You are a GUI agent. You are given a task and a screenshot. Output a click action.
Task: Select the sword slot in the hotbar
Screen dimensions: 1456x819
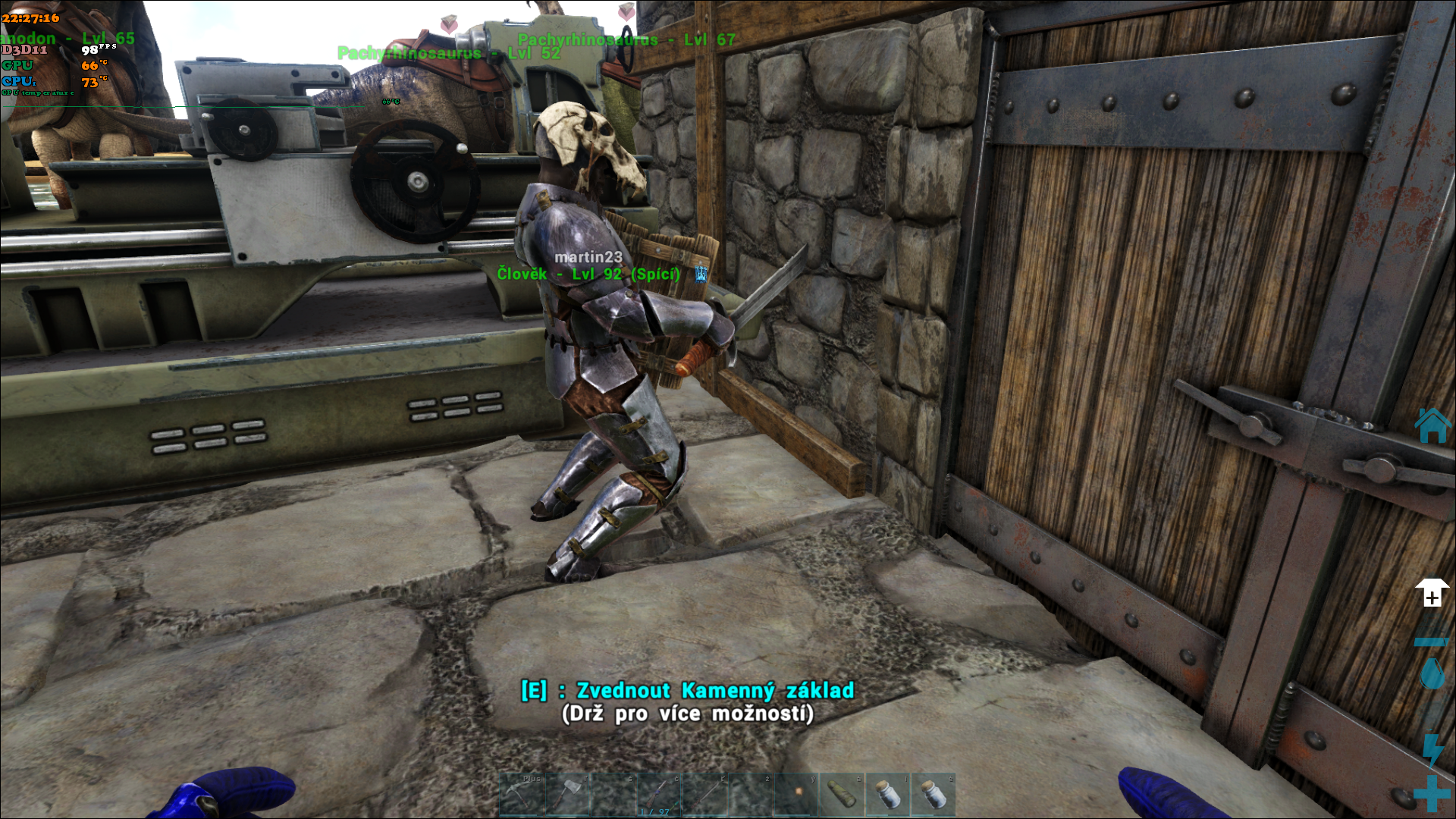point(704,794)
